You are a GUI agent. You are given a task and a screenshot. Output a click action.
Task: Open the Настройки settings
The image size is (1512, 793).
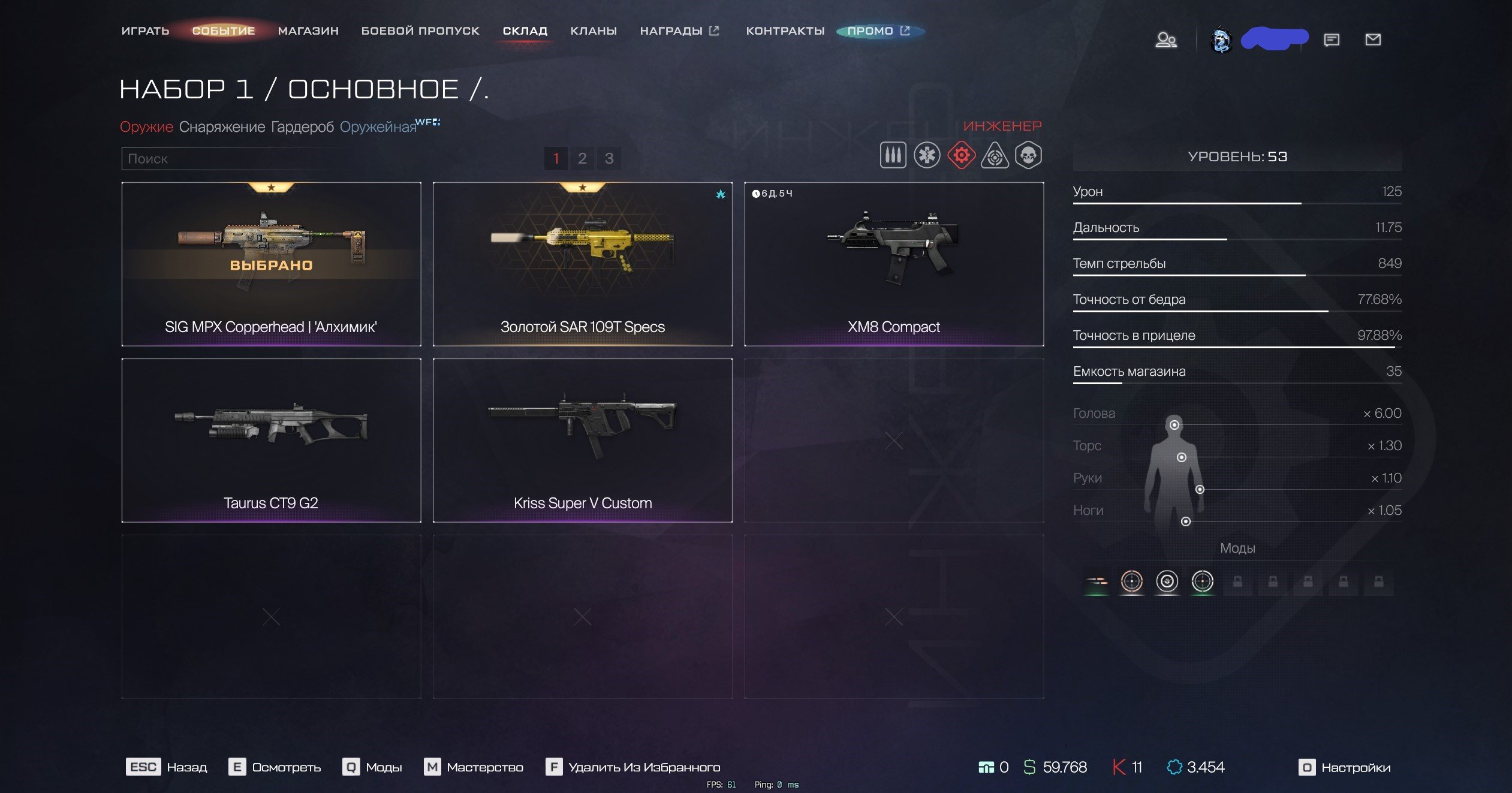point(1345,767)
